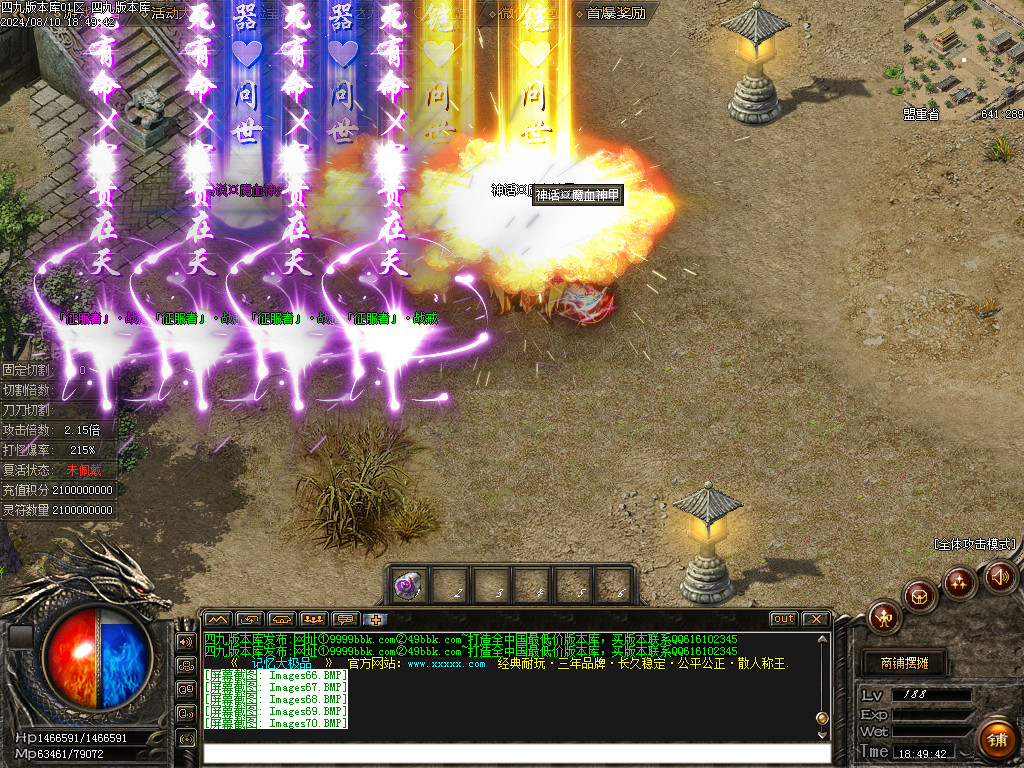Image resolution: width=1024 pixels, height=768 pixels.
Task: Select the plus chat tab
Action: point(376,619)
